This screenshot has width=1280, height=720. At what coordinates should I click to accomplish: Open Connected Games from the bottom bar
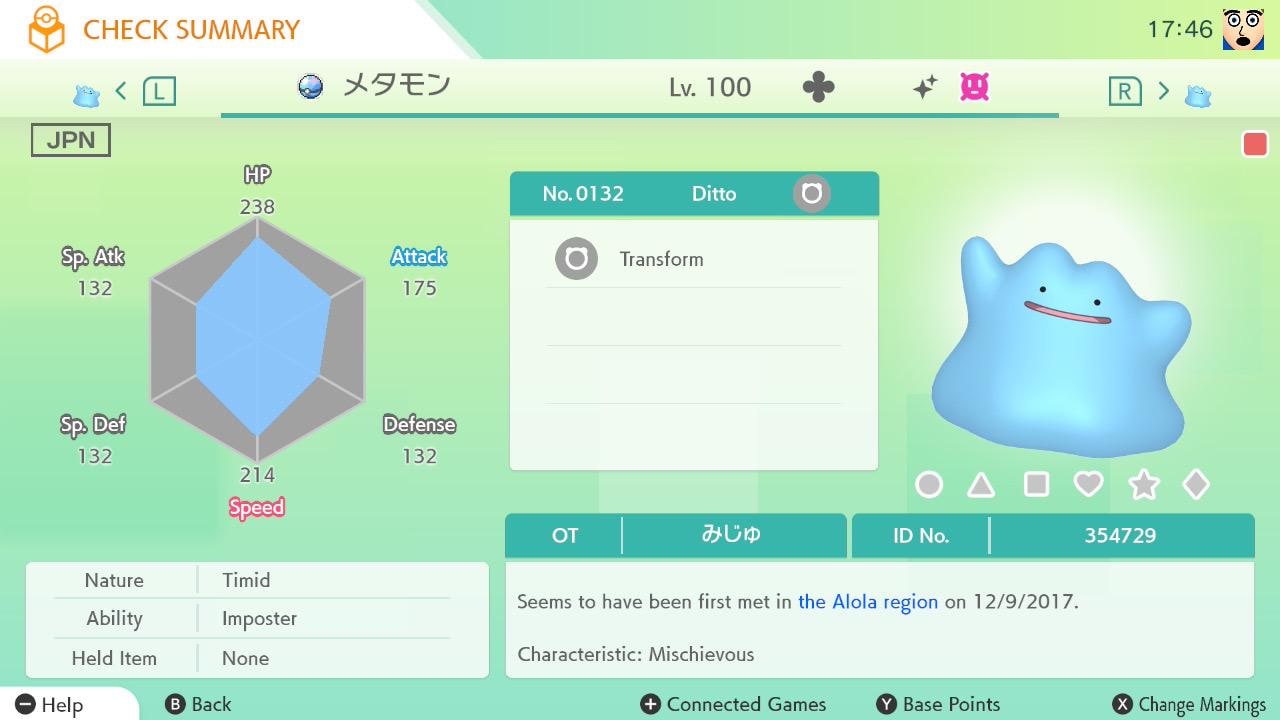click(733, 704)
